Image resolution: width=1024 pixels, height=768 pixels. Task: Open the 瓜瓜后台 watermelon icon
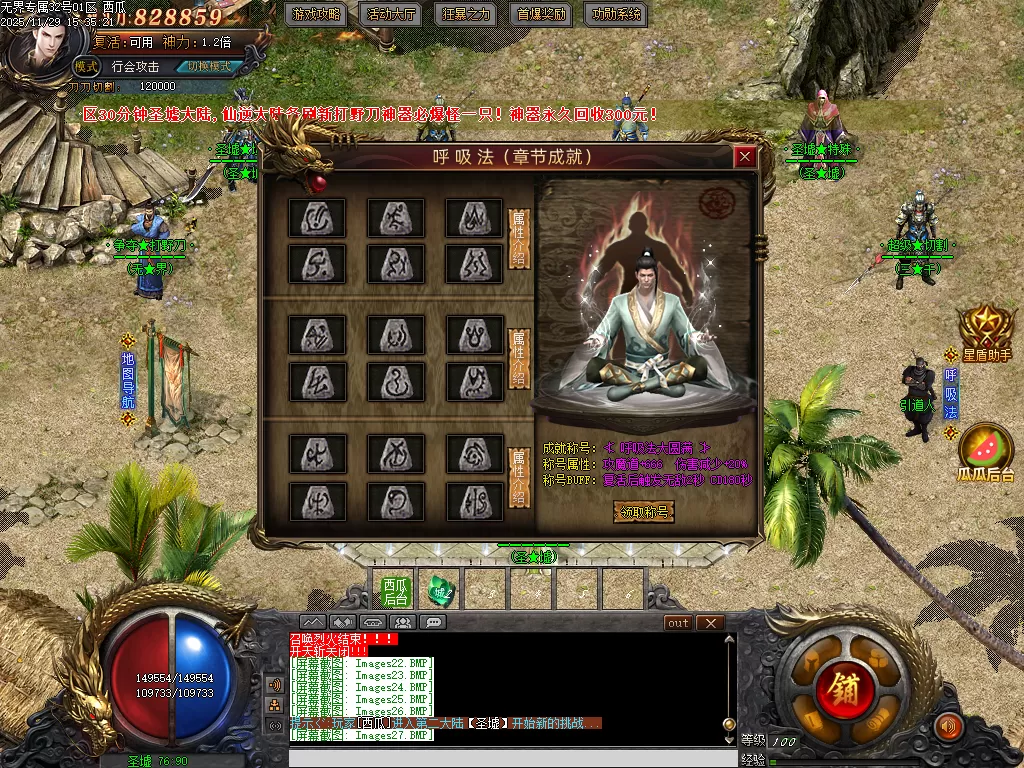click(x=986, y=453)
